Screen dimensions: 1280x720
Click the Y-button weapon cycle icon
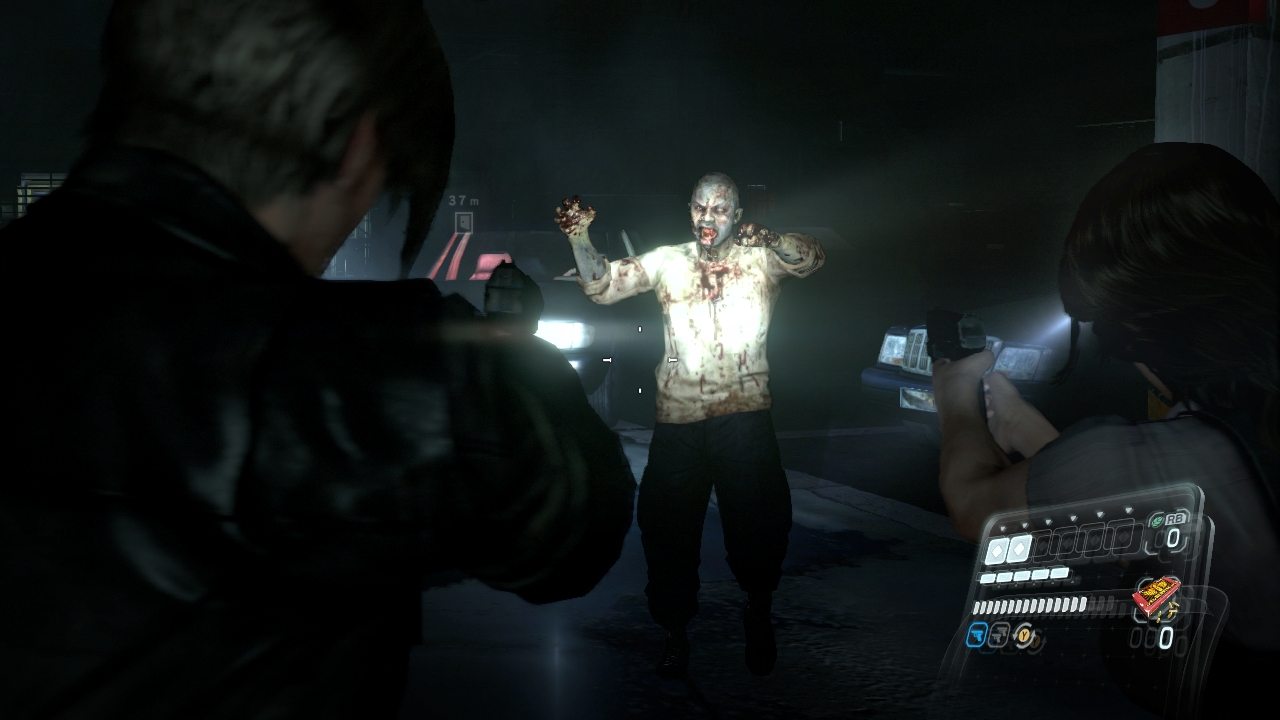(x=1024, y=637)
